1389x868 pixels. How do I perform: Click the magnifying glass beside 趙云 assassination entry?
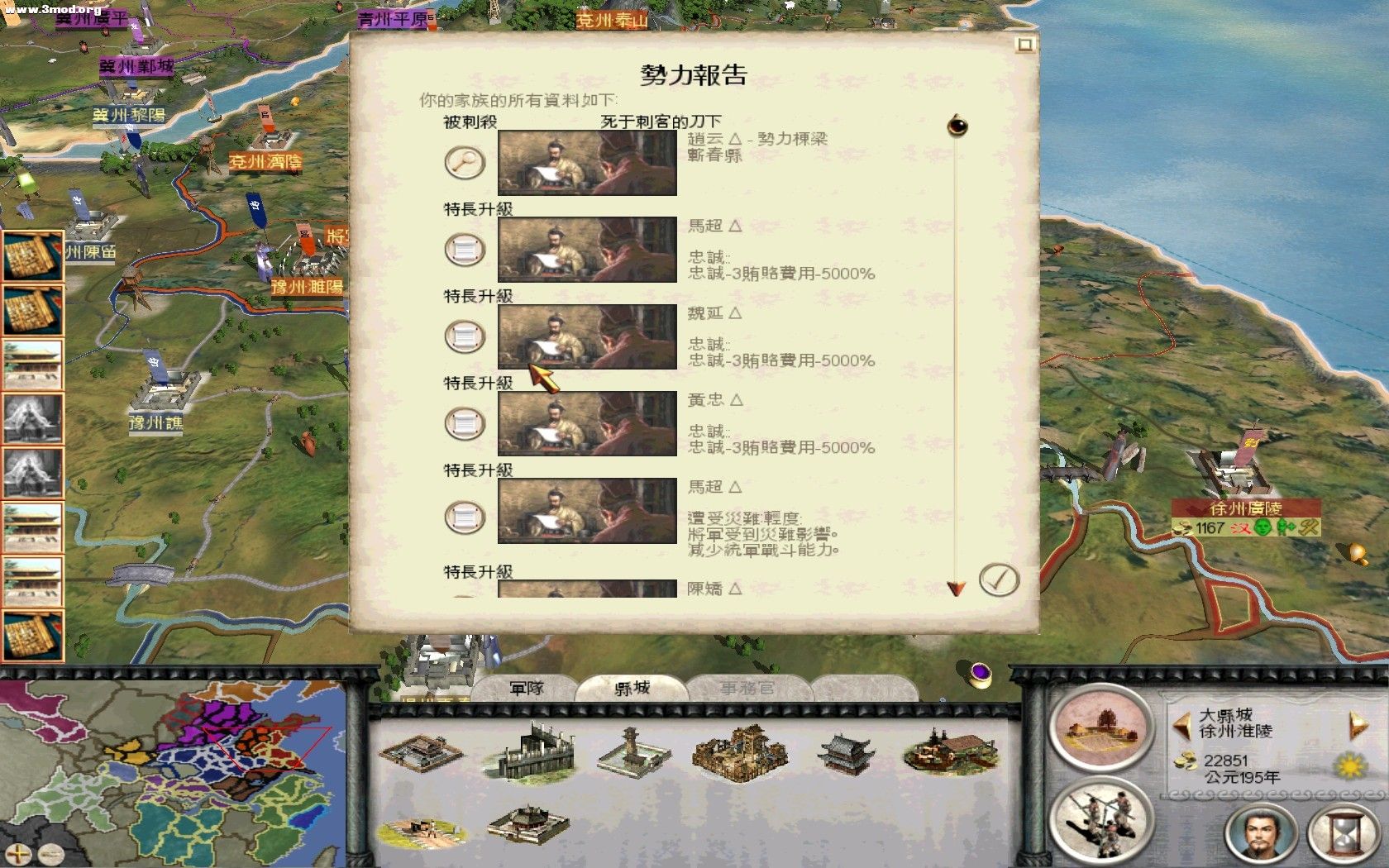[x=464, y=163]
